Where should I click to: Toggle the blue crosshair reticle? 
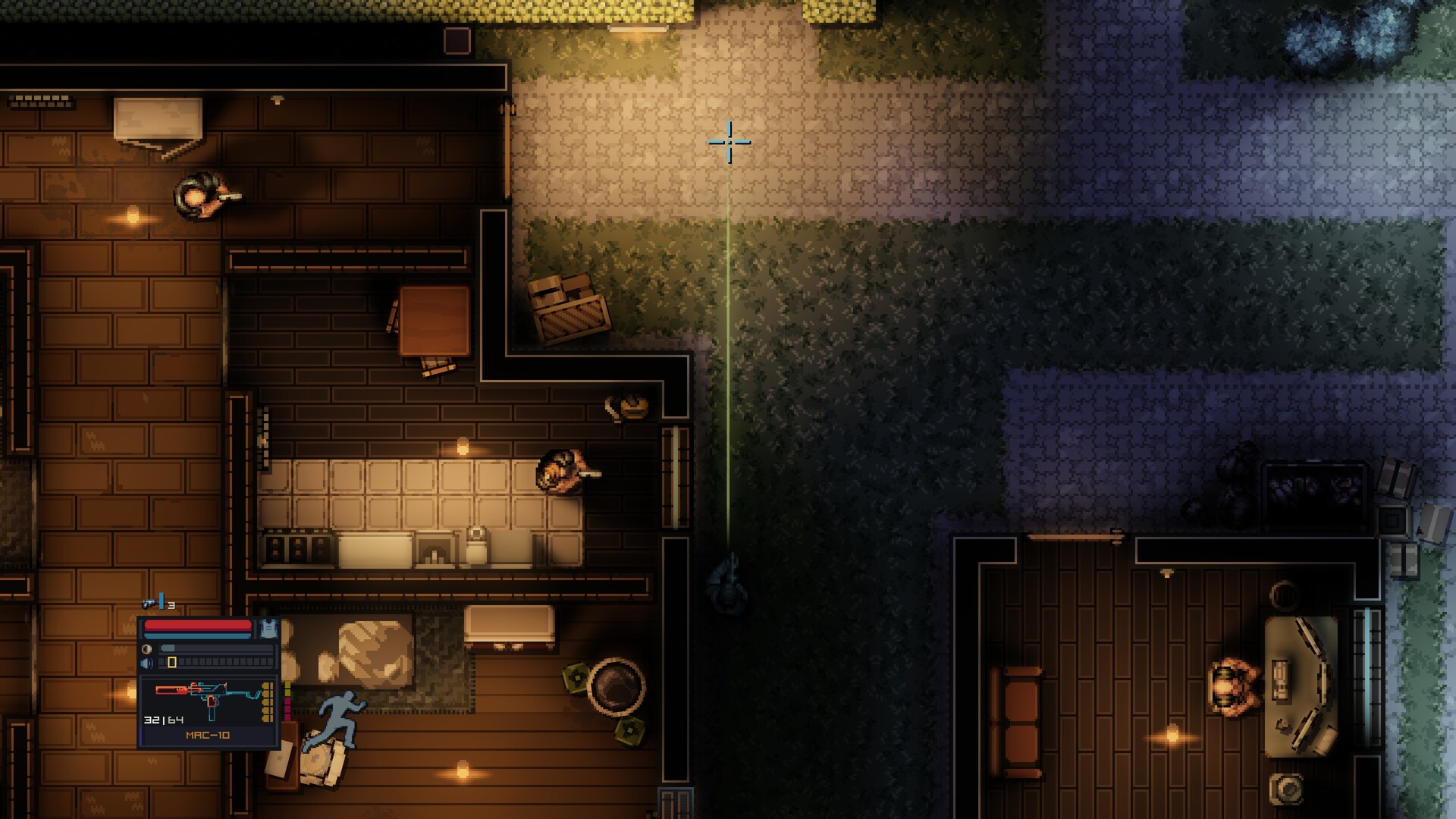pos(730,142)
